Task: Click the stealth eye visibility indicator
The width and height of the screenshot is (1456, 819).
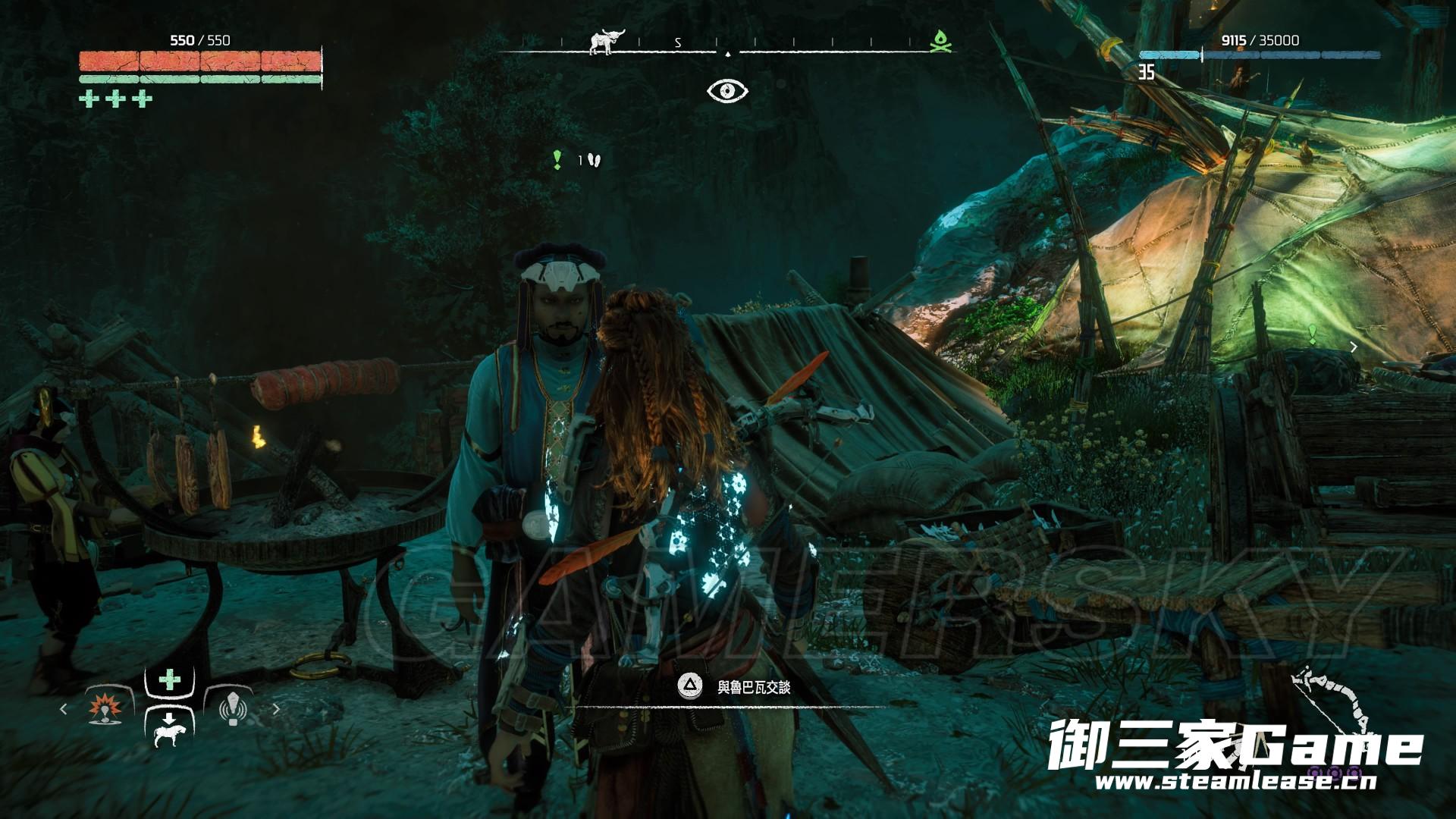Action: point(727,91)
